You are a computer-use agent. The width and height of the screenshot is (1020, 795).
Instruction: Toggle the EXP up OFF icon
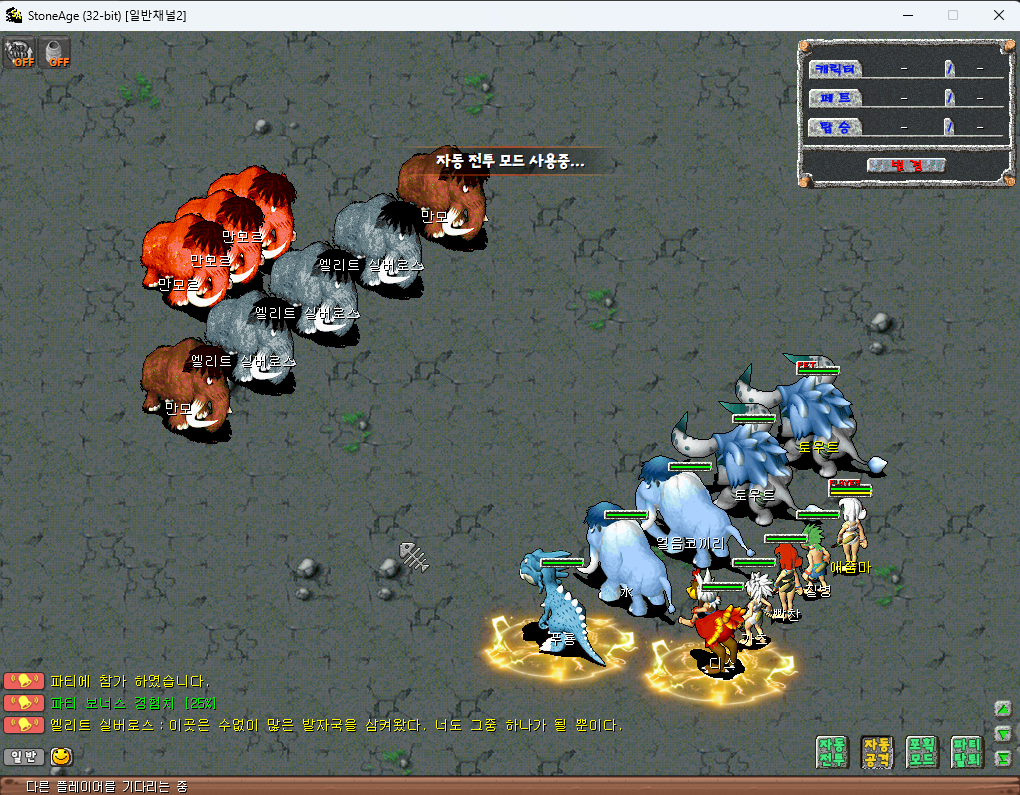(19, 52)
